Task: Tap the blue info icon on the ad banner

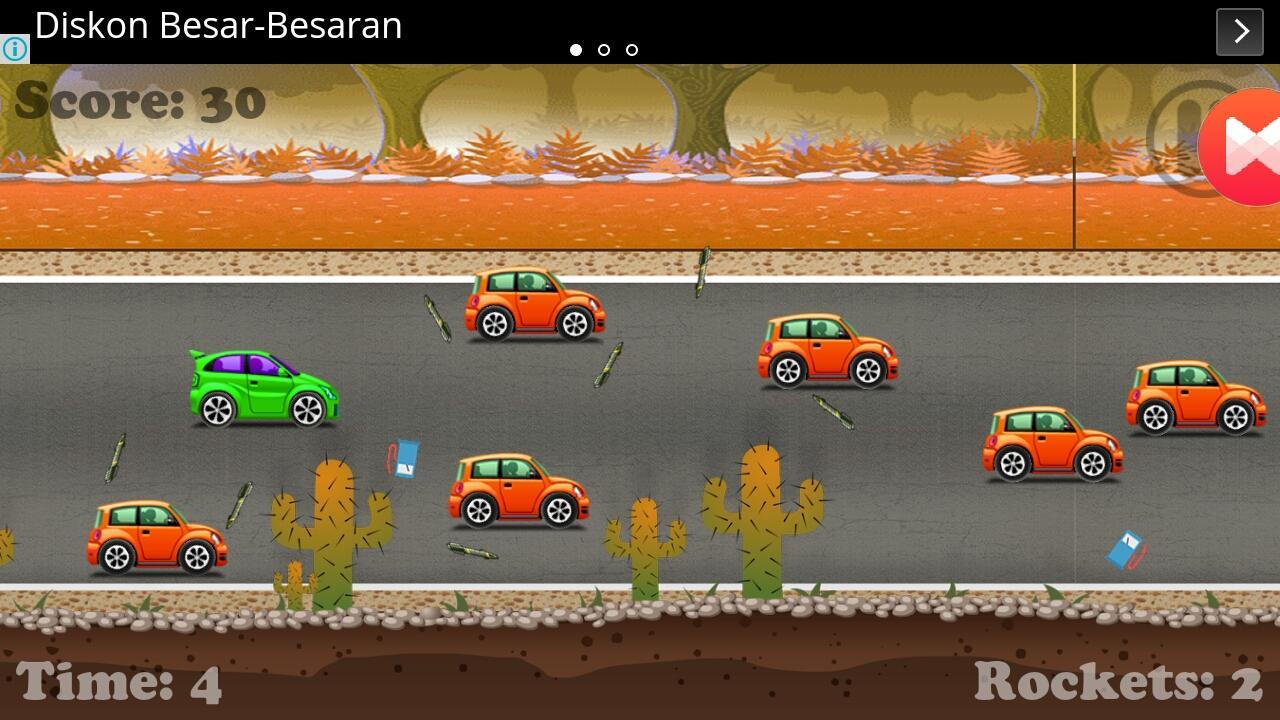Action: [14, 49]
